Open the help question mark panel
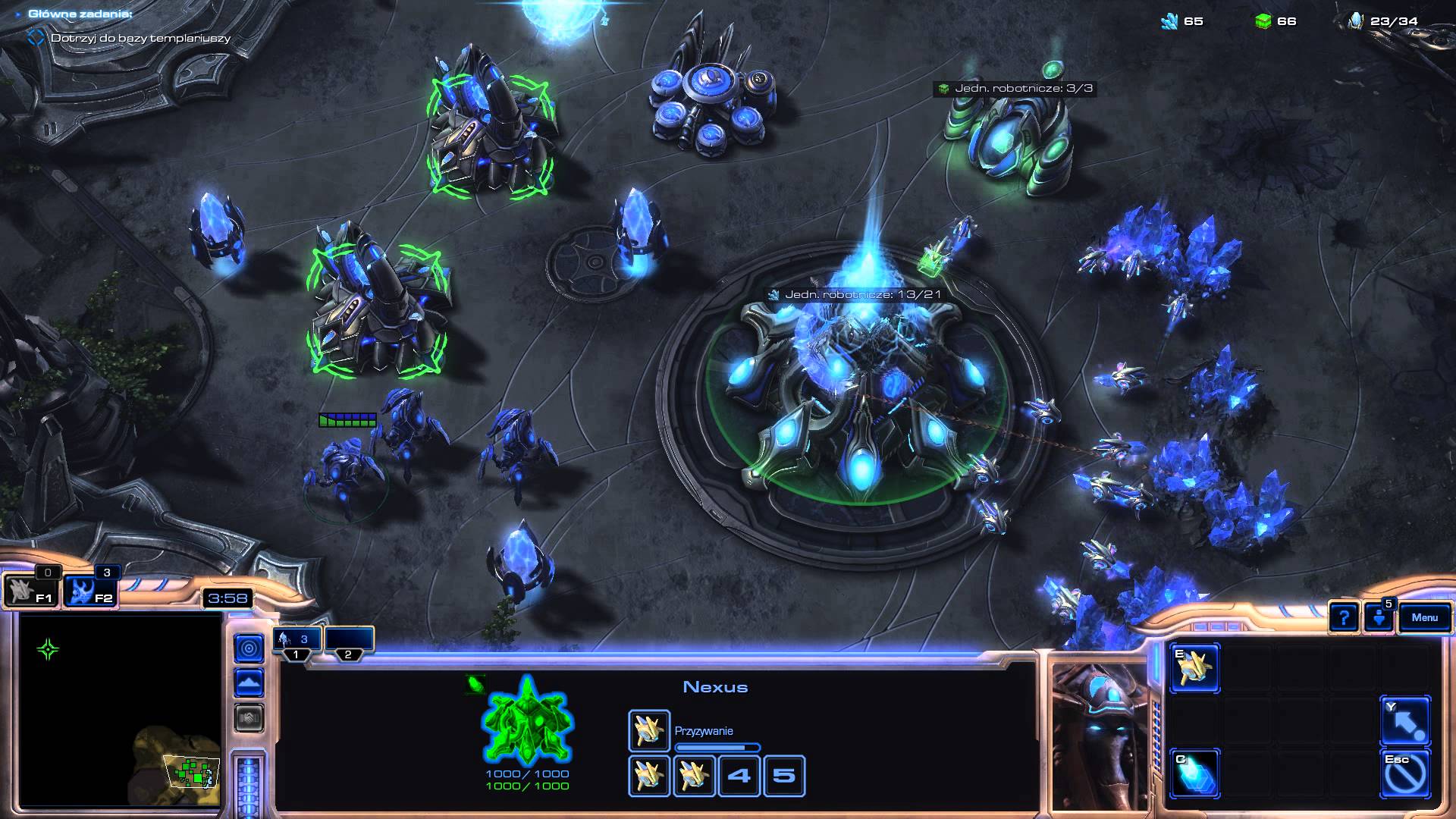The width and height of the screenshot is (1456, 819). coord(1343,617)
